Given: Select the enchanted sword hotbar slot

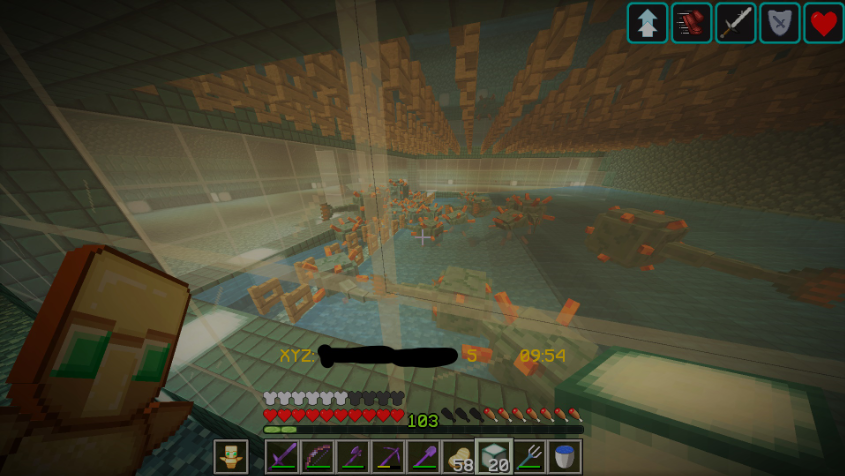Looking at the screenshot, I should (282, 457).
